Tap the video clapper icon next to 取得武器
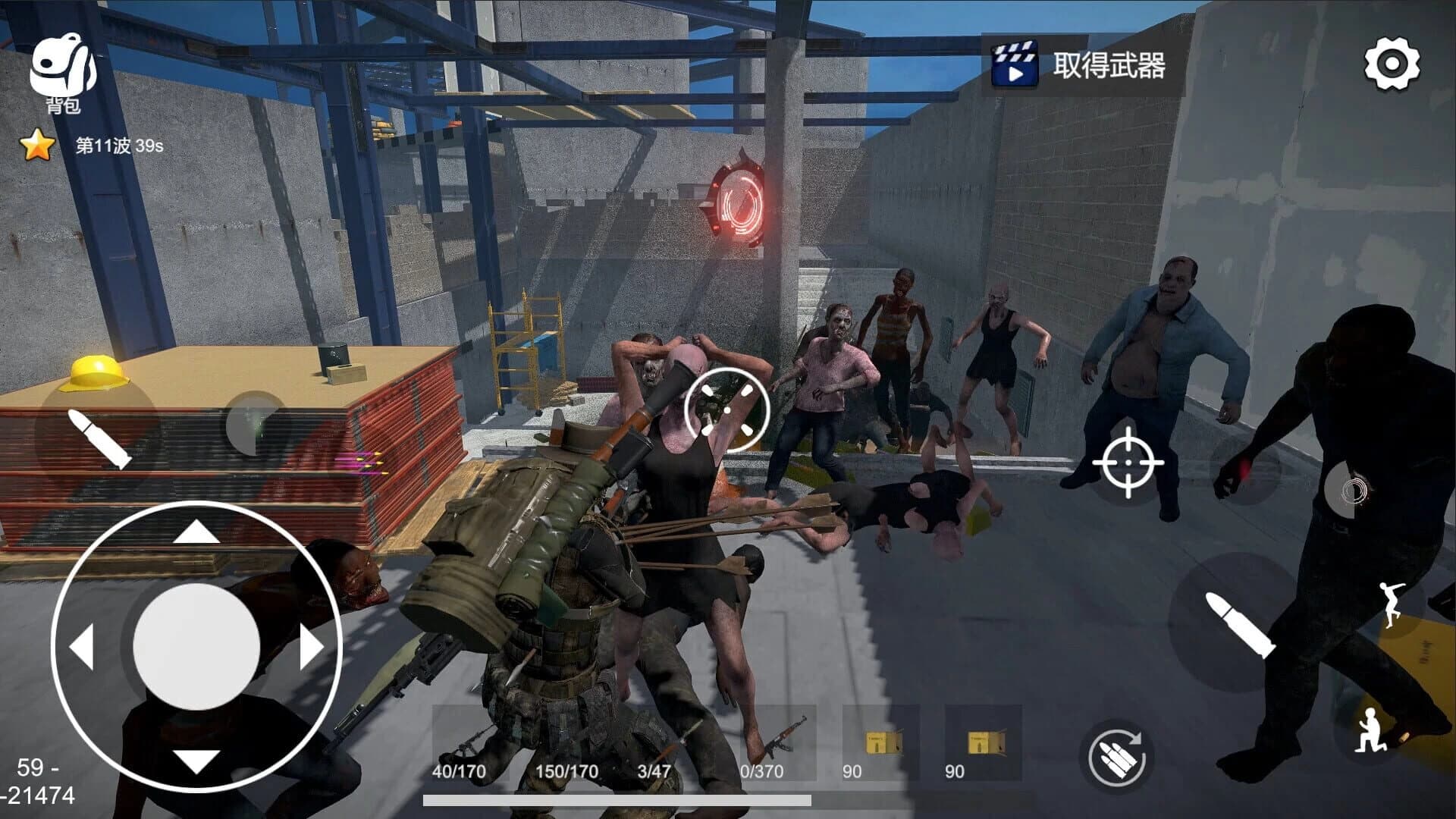The image size is (1456, 819). coord(1014,67)
